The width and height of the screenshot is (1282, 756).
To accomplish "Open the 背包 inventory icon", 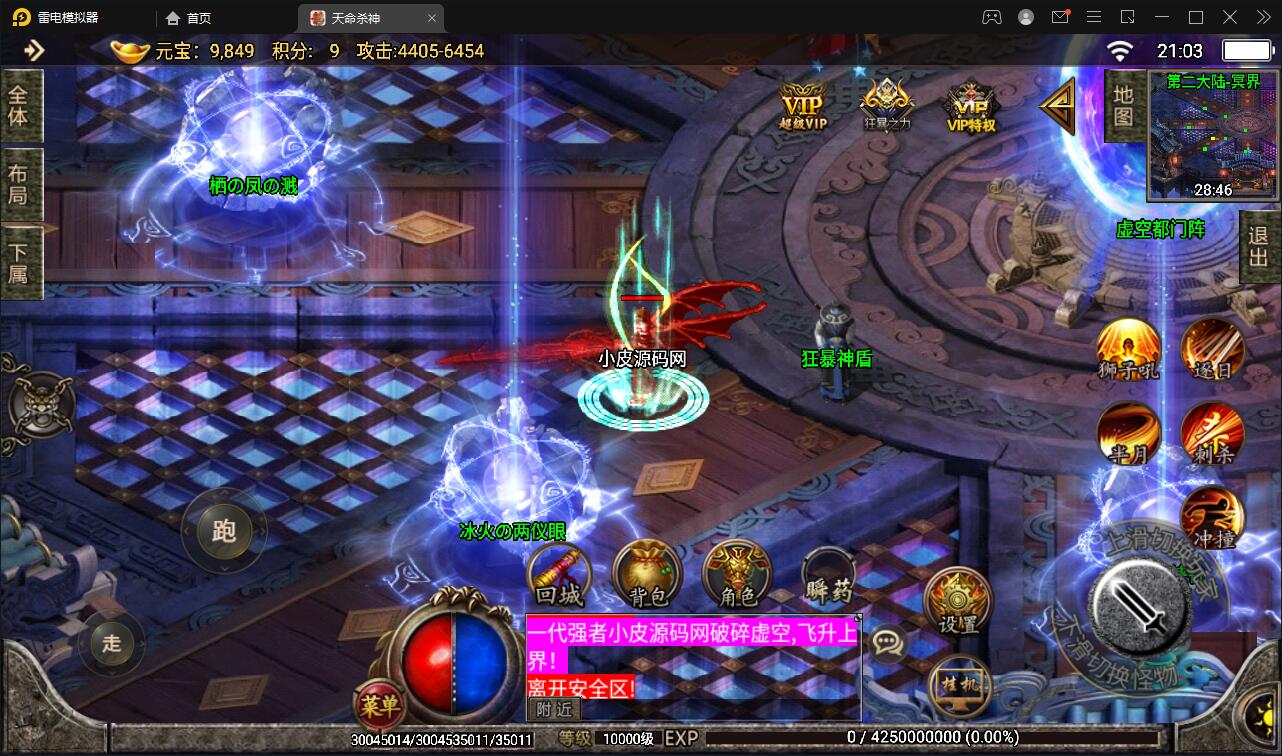I will (x=647, y=575).
